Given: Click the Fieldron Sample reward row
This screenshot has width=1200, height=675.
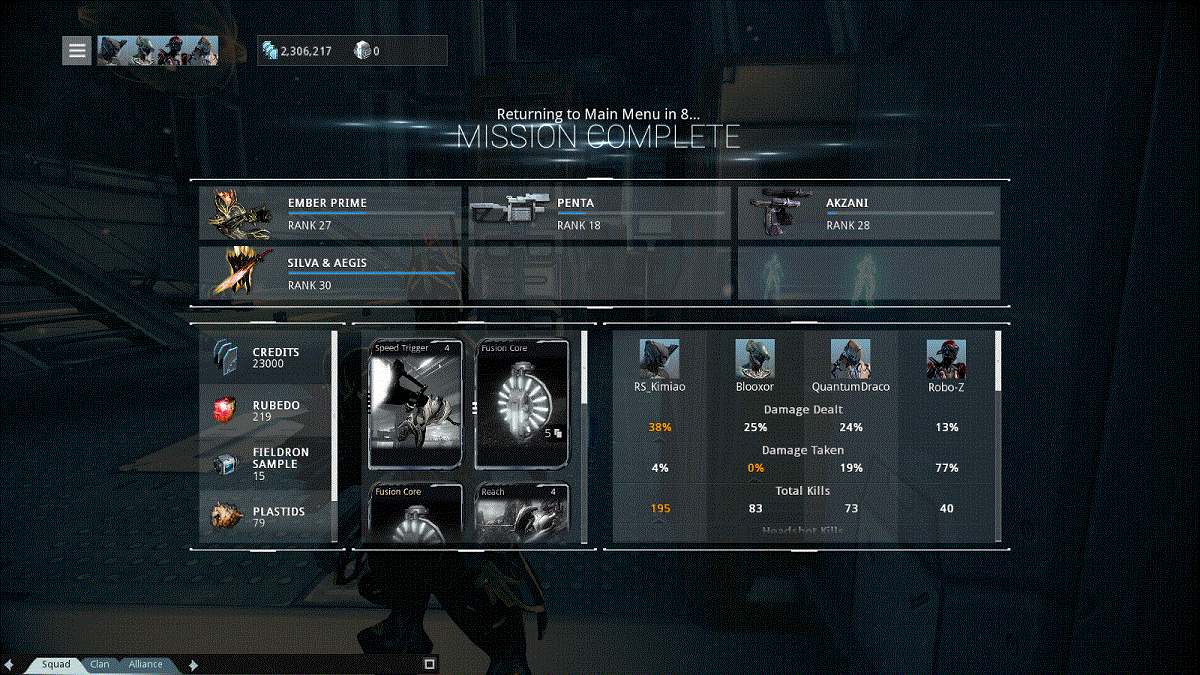Looking at the screenshot, I should point(265,463).
